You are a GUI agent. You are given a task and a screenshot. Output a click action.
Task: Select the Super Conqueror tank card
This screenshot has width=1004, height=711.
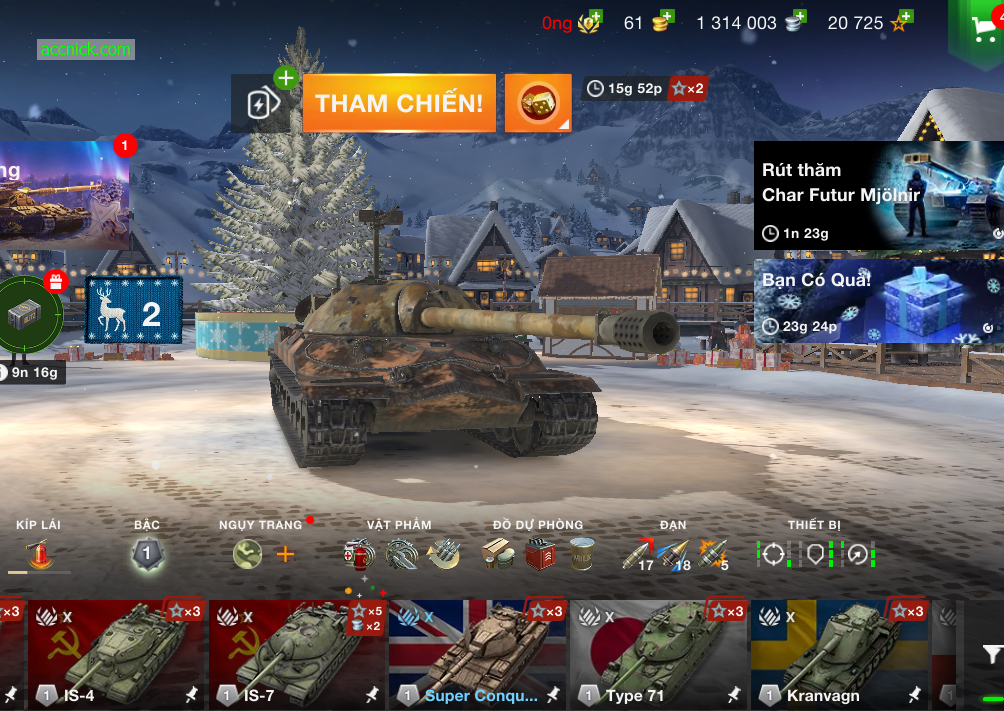[x=477, y=653]
